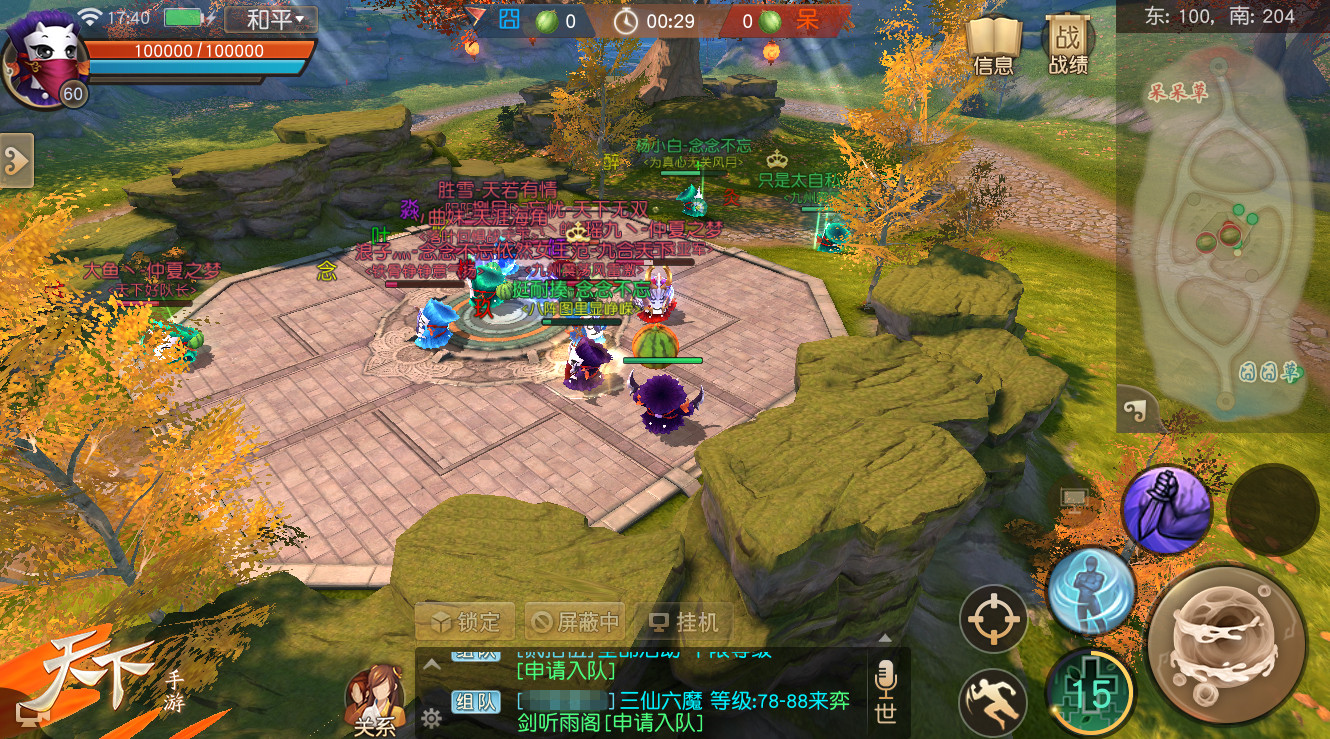Cast the blue shielded figure skill

(x=1091, y=590)
